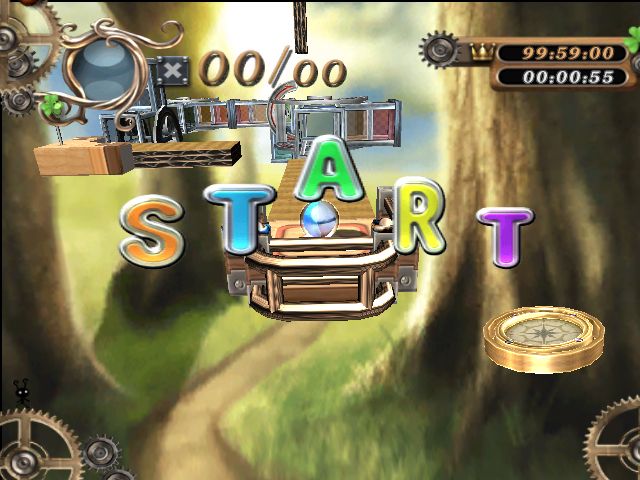Click the golden compass icon

tap(543, 336)
